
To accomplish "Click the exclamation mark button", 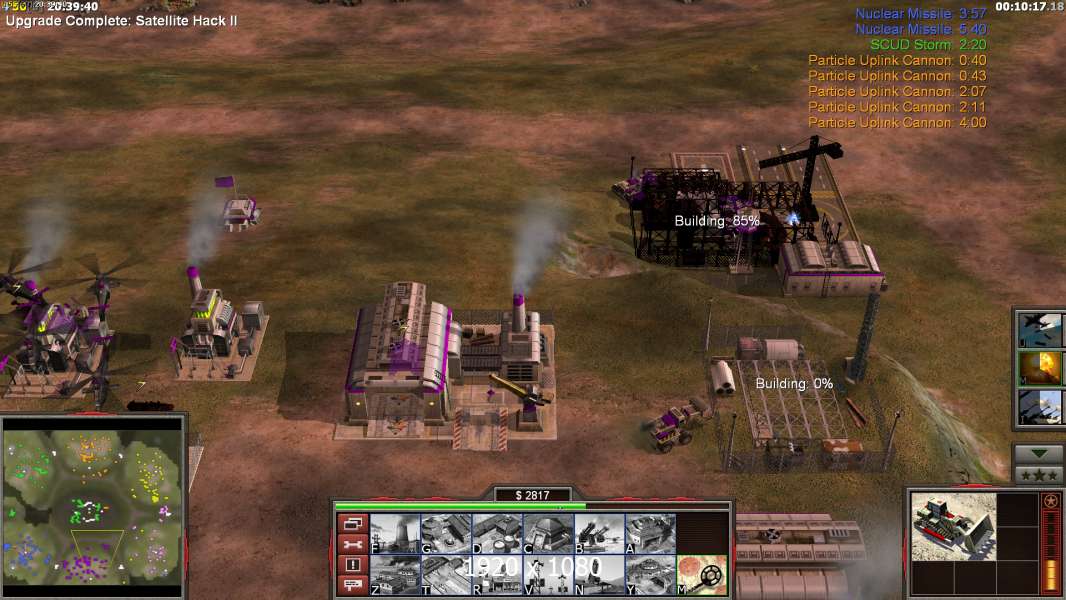I will click(x=352, y=565).
